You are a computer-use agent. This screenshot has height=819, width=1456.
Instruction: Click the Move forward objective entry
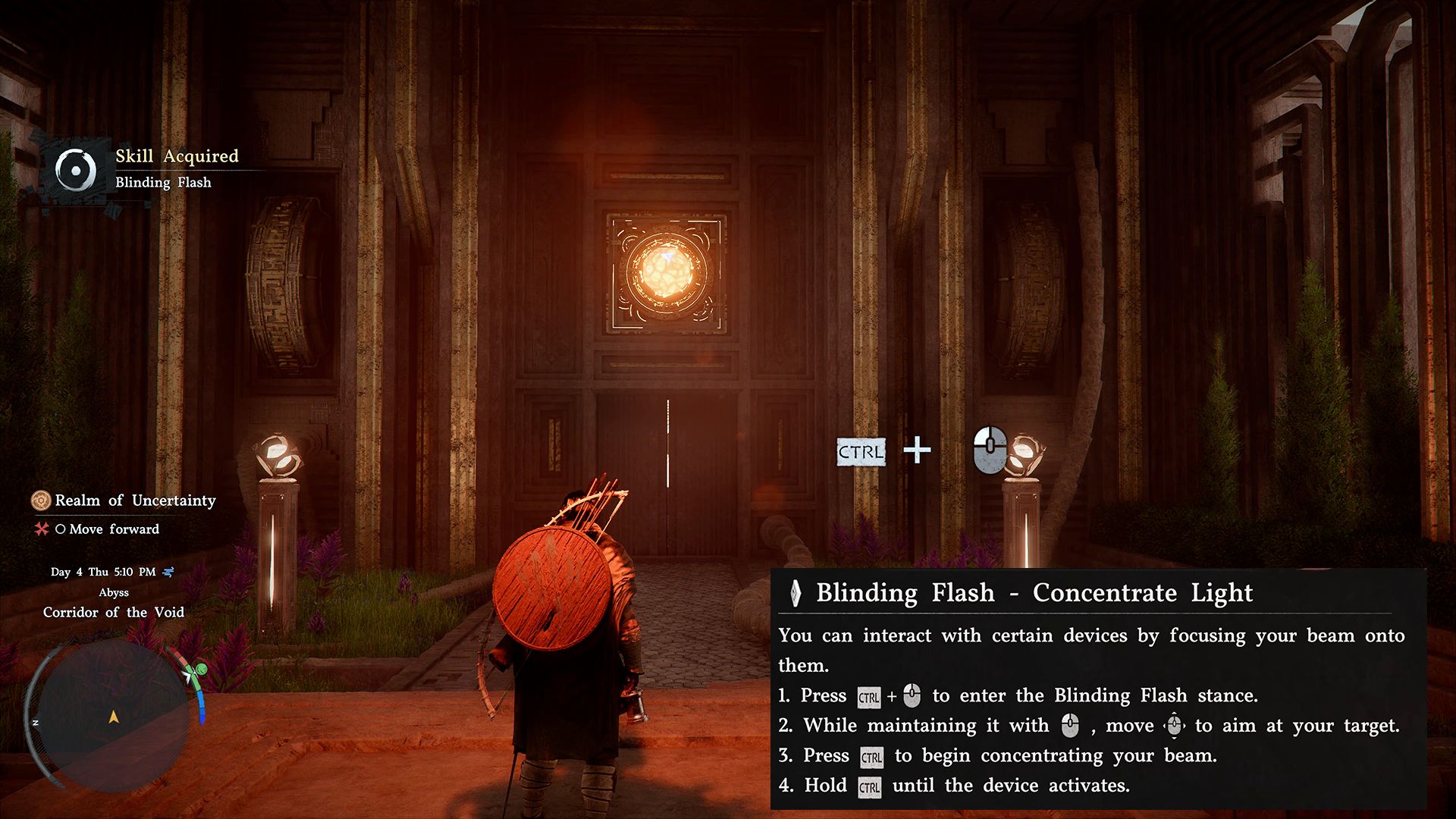pos(114,529)
